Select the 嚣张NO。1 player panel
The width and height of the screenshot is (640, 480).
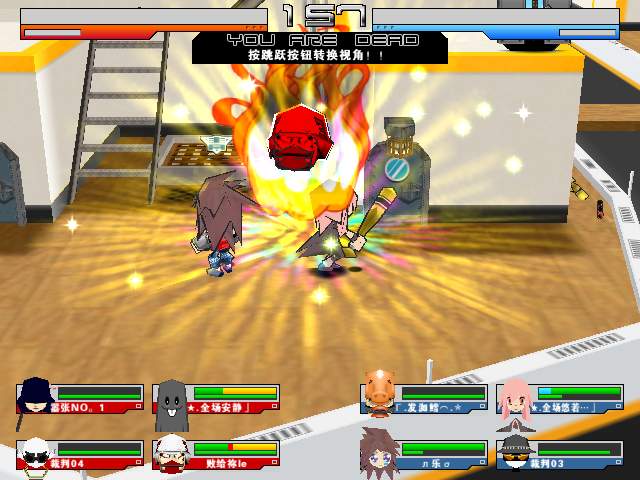(x=80, y=399)
